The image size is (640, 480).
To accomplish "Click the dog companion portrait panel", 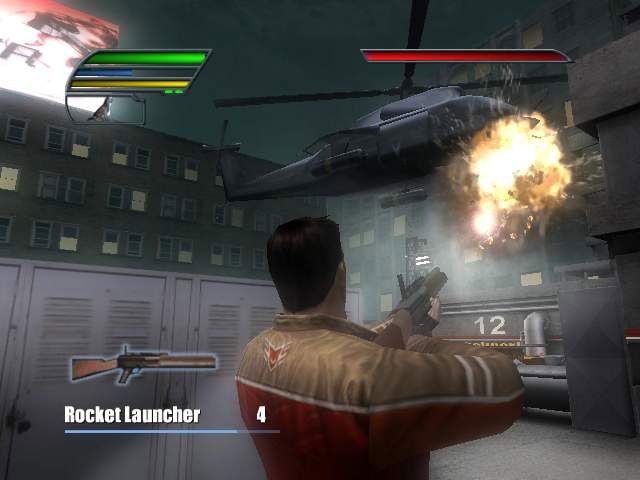I will coord(107,109).
